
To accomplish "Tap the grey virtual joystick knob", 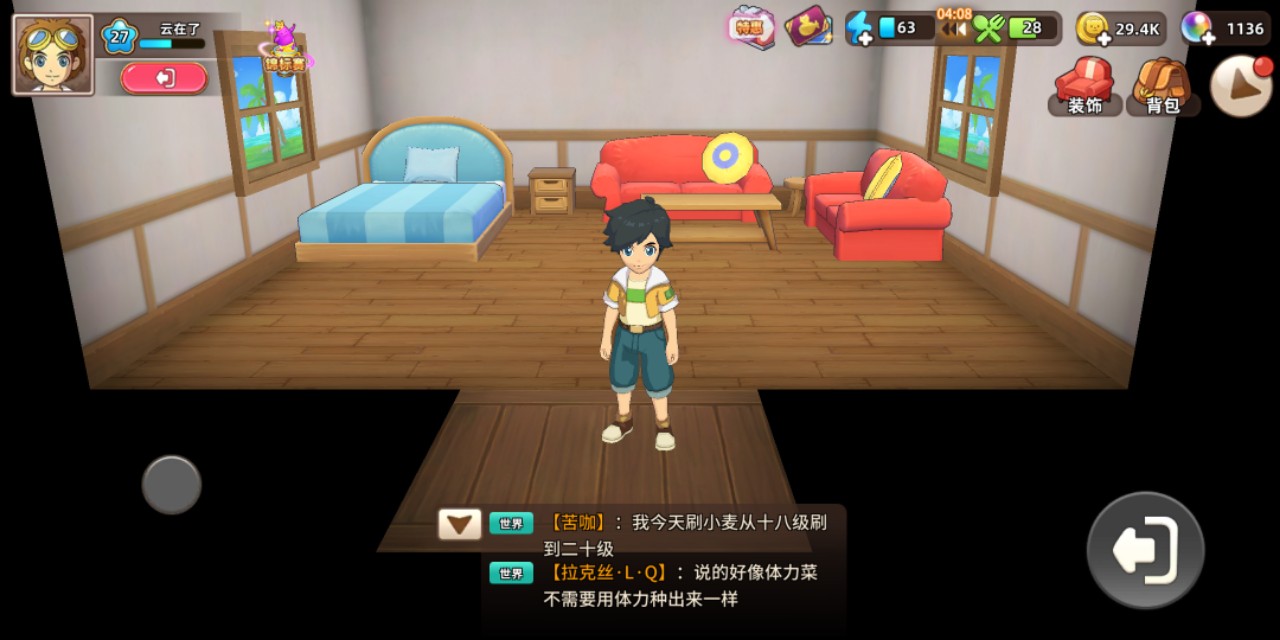I will [x=172, y=485].
